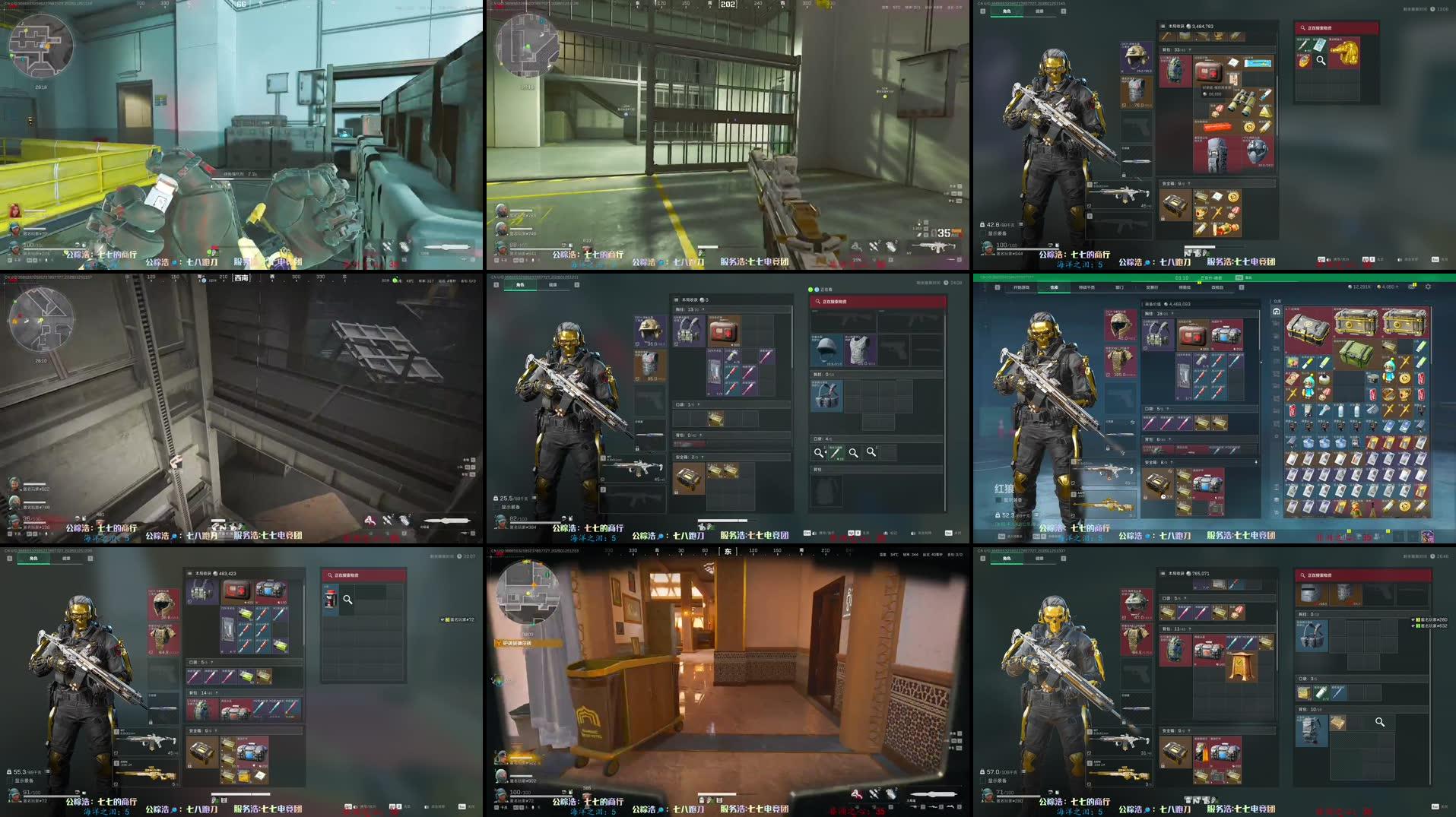Viewport: 1456px width, 817px height.
Task: Click the weight lock icon showing 42.8/99千克
Action: 982,224
